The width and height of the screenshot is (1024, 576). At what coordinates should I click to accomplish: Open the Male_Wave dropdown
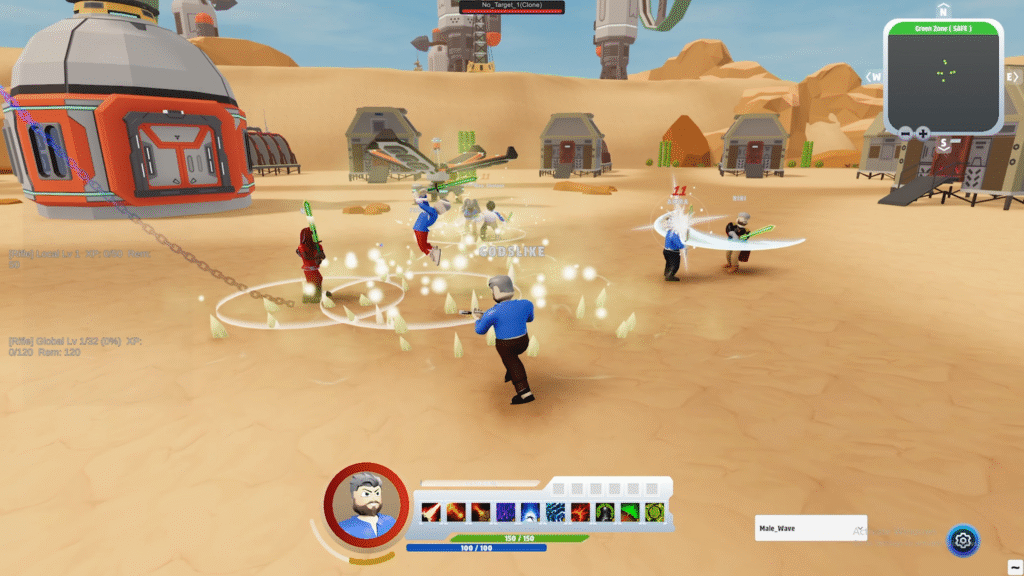click(810, 528)
